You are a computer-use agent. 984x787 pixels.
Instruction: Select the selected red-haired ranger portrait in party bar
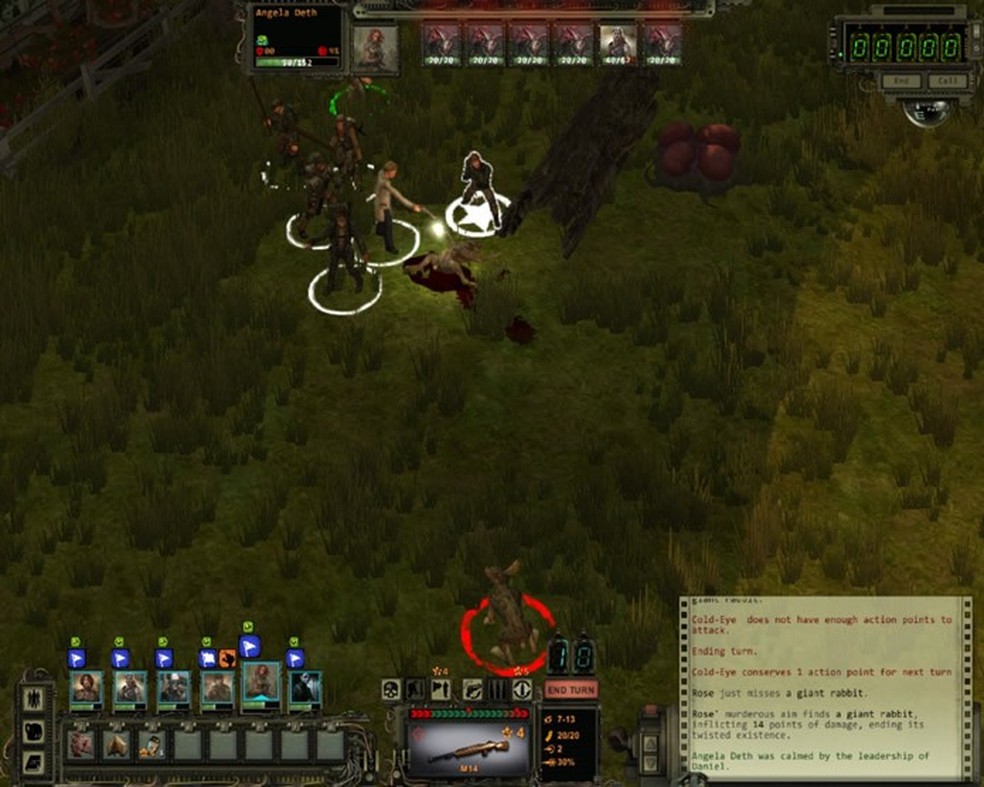tap(261, 685)
